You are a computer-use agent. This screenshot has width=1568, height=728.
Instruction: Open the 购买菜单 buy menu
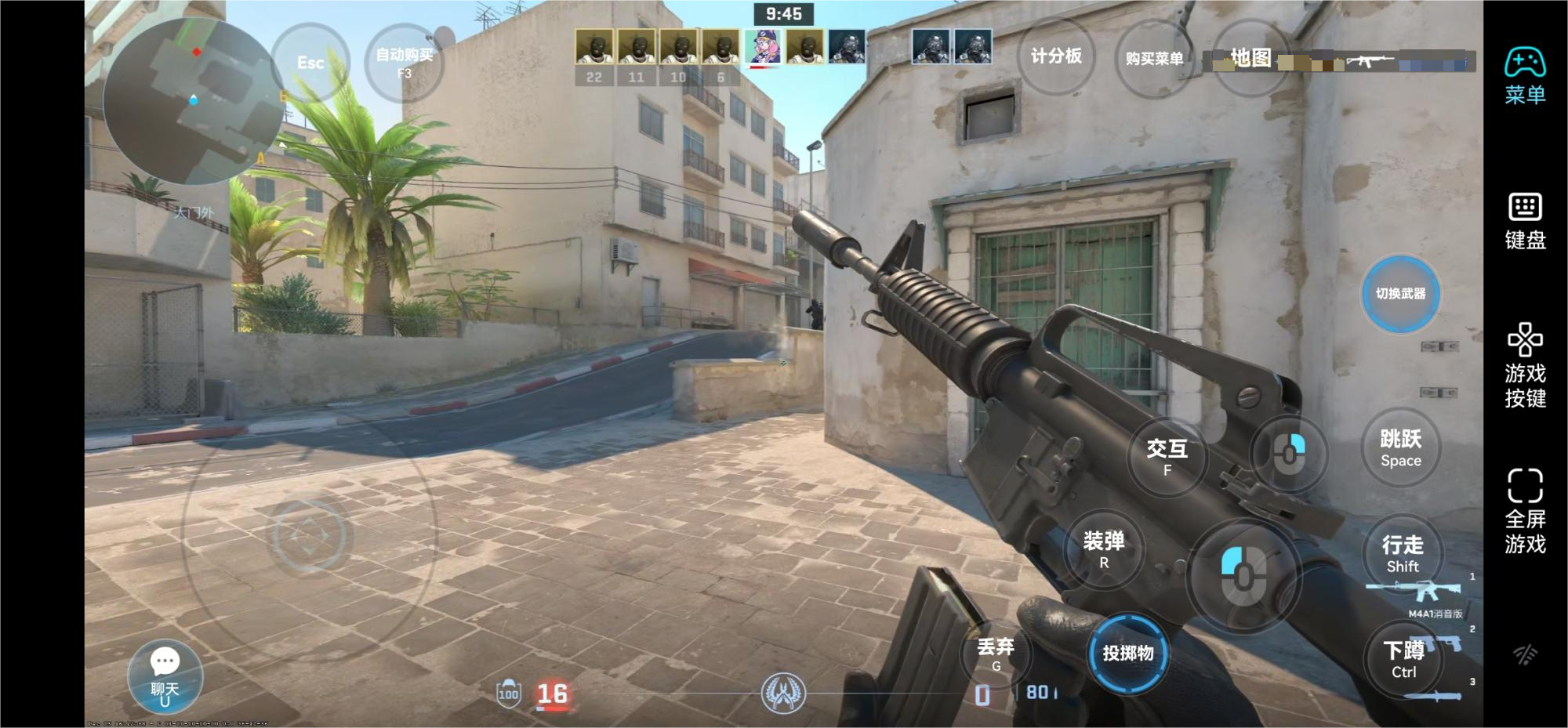[x=1154, y=59]
